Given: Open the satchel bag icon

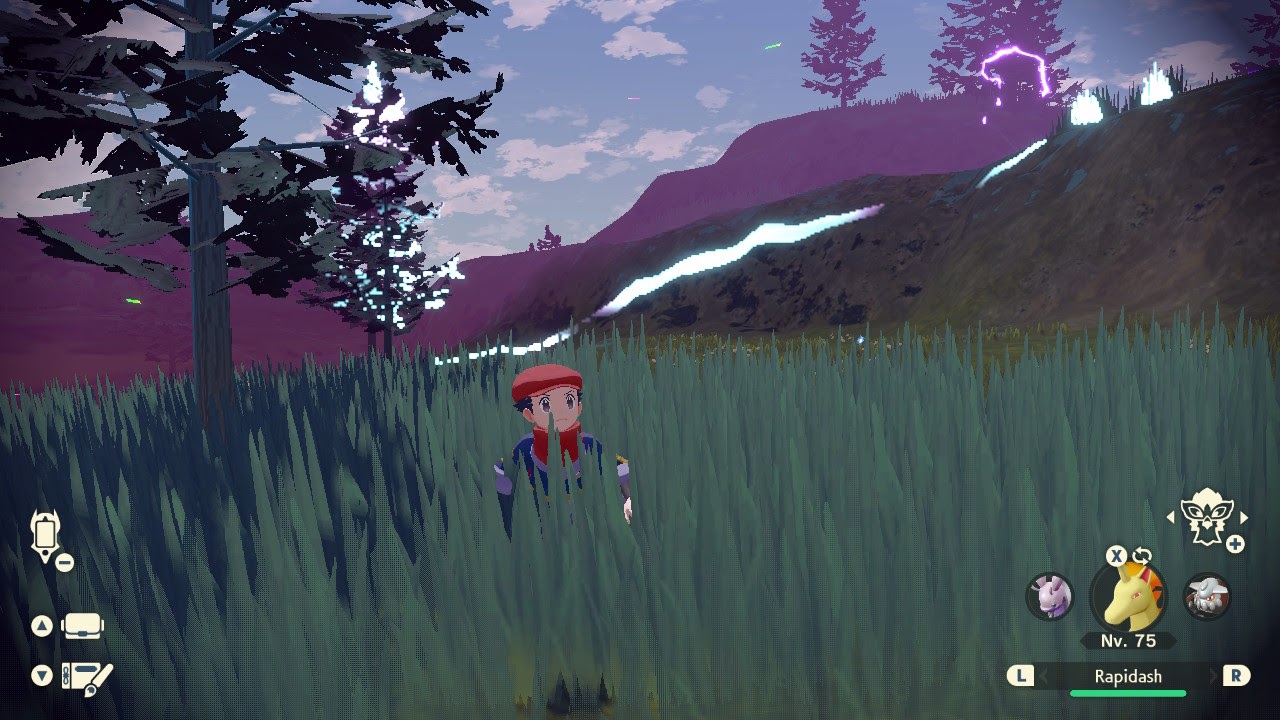Looking at the screenshot, I should click(x=83, y=627).
